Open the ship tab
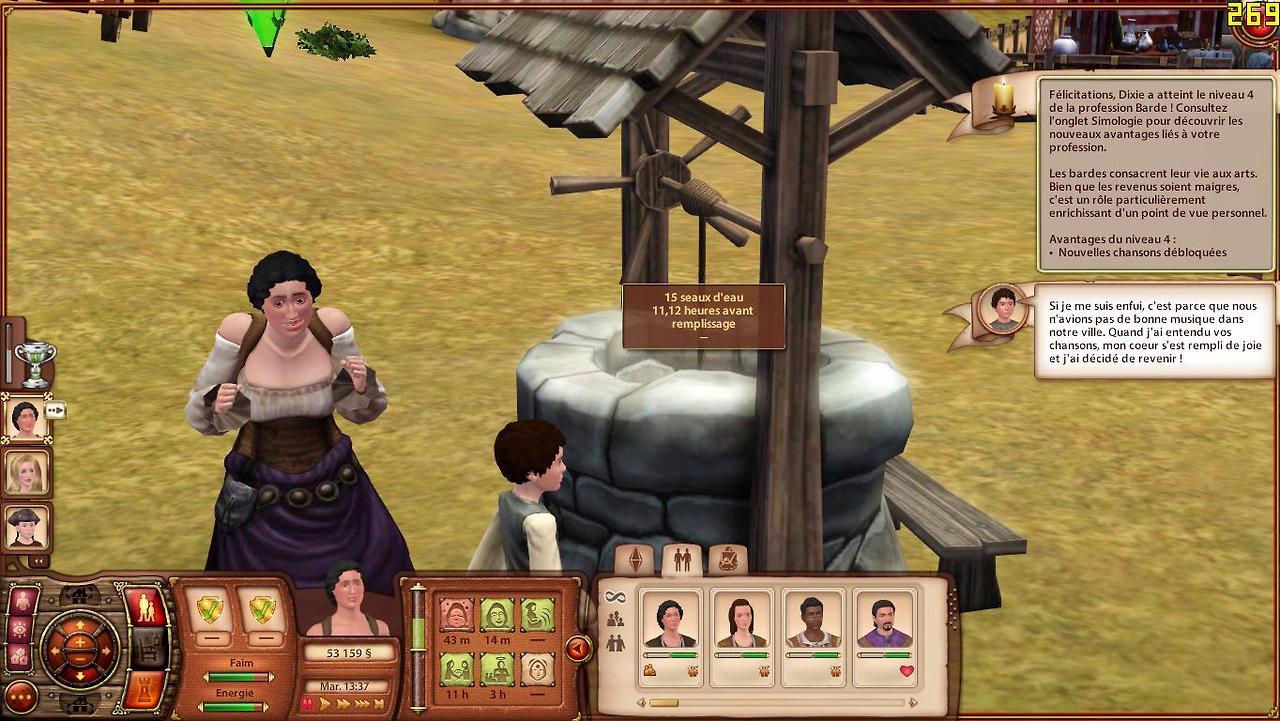 point(728,560)
